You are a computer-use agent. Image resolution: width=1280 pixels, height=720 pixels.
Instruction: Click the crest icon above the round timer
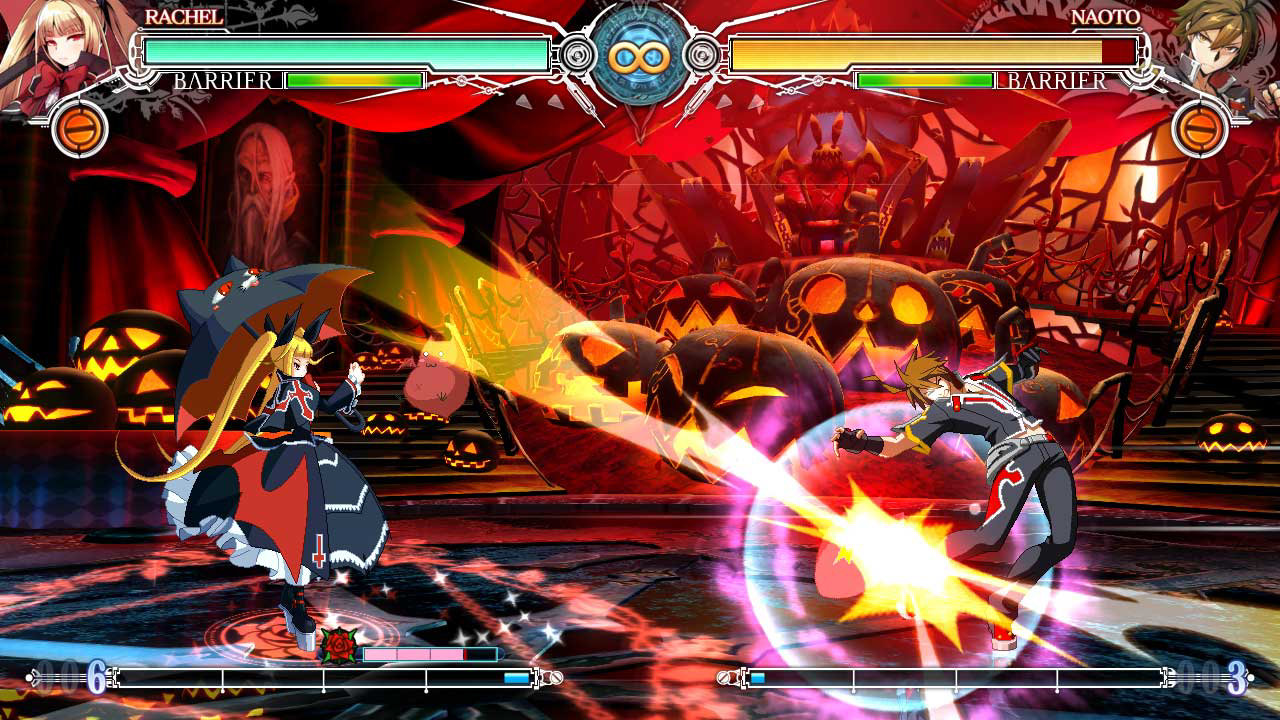click(x=640, y=6)
